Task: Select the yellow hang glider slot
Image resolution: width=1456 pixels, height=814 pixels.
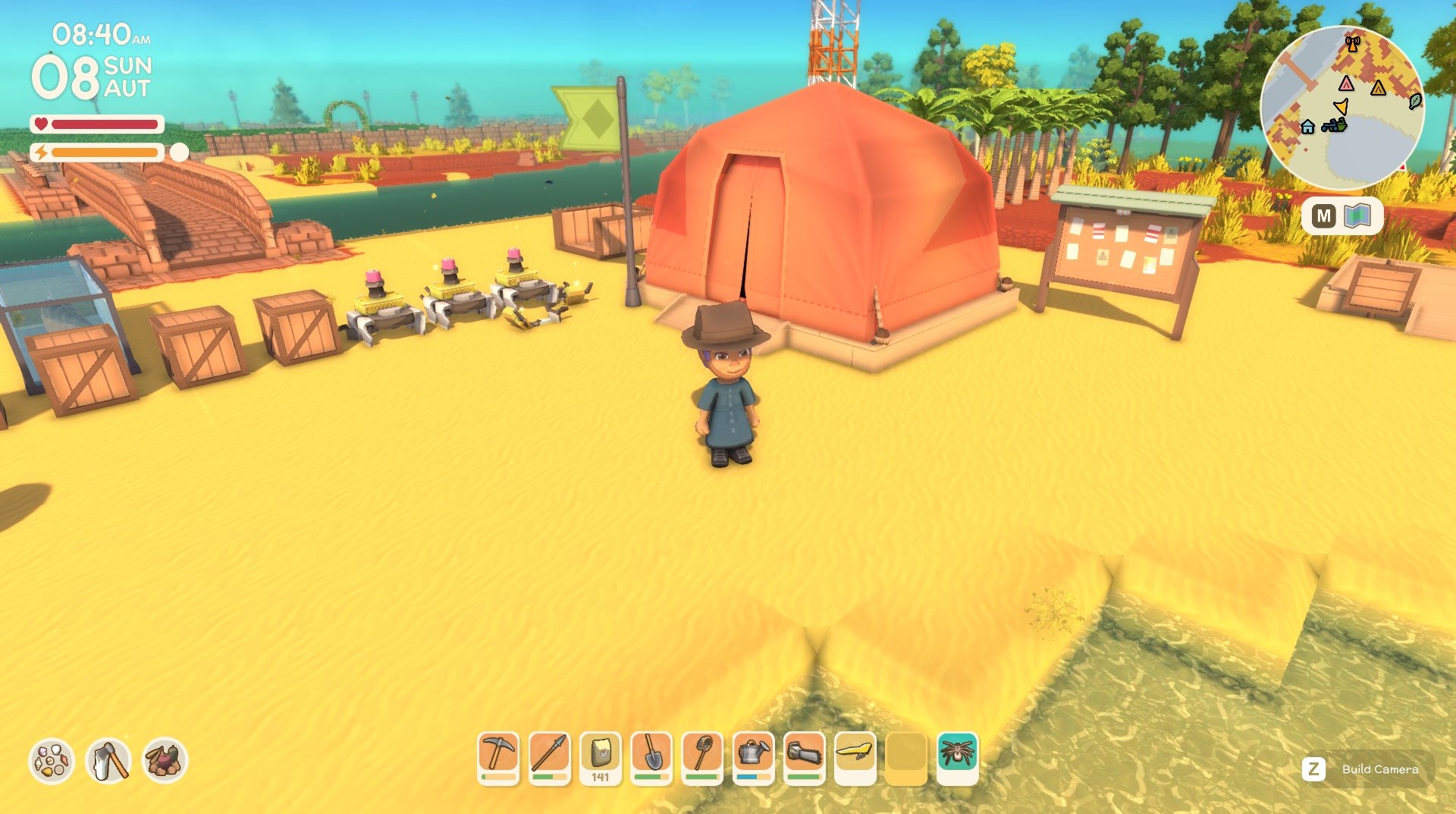Action: coord(855,756)
